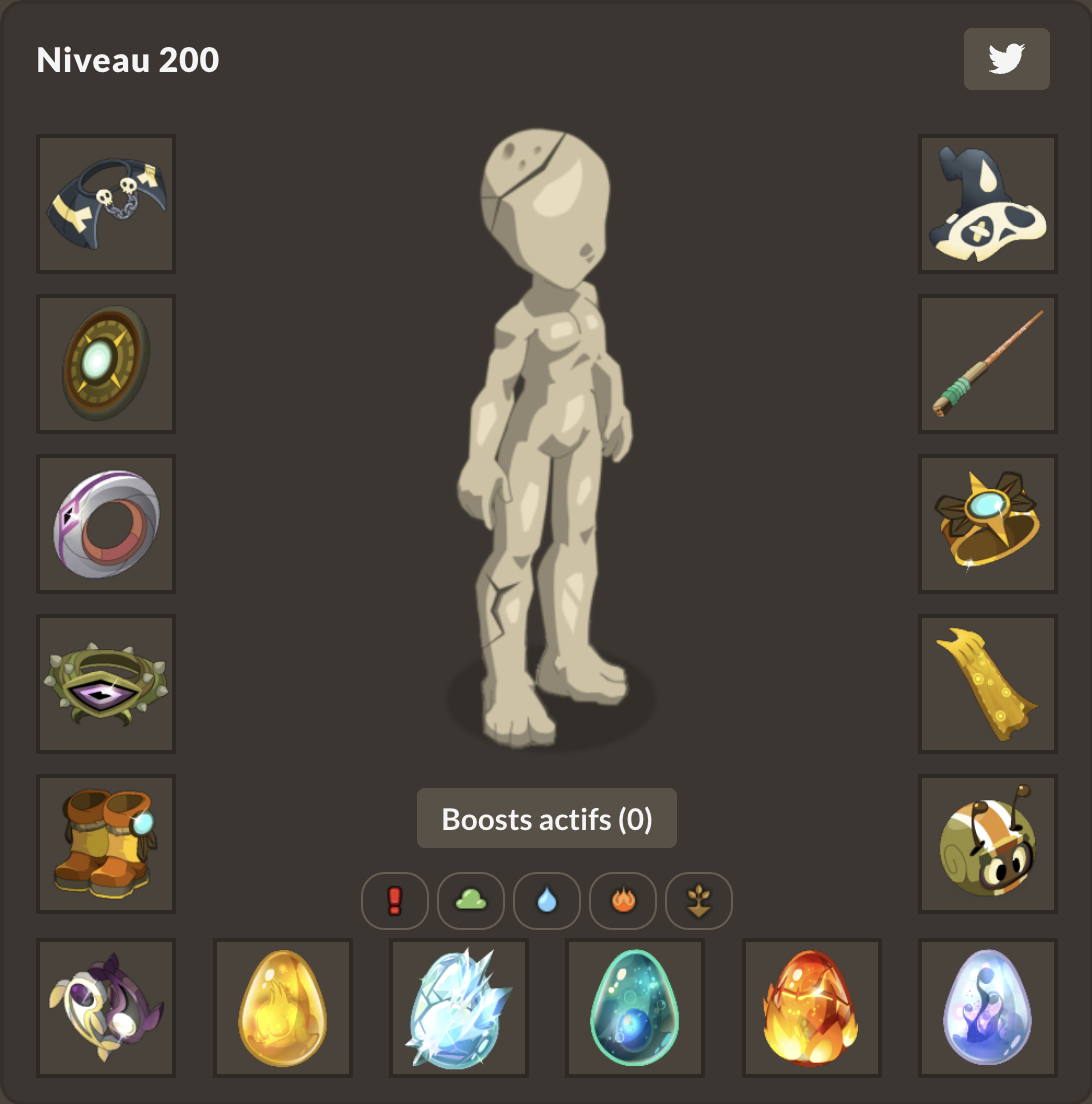Click the wooden staff weapon slot

[988, 364]
